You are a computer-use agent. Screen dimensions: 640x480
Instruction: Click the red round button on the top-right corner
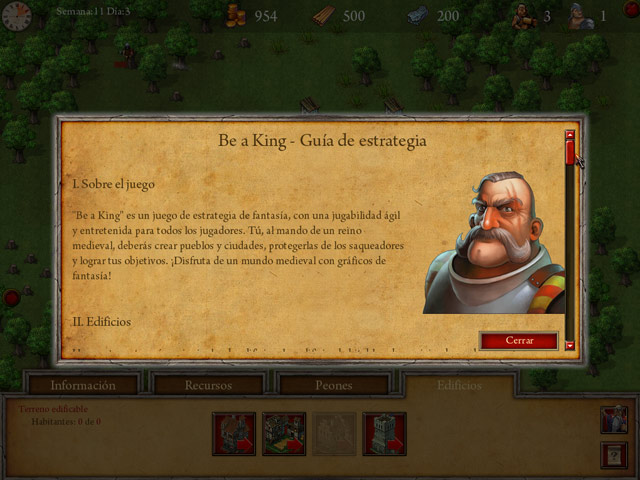point(632,9)
